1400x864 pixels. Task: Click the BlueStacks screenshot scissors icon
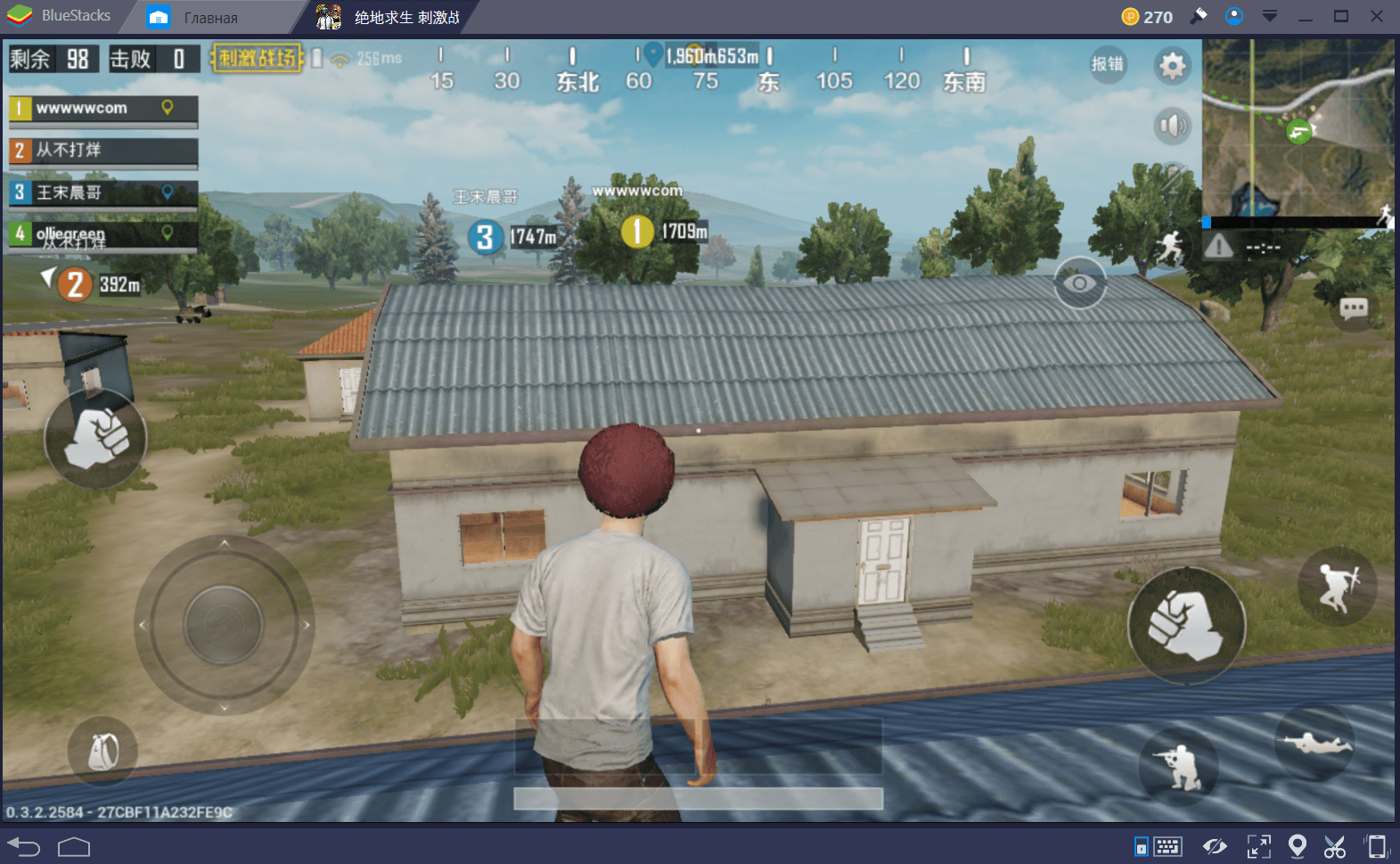pos(1334,844)
